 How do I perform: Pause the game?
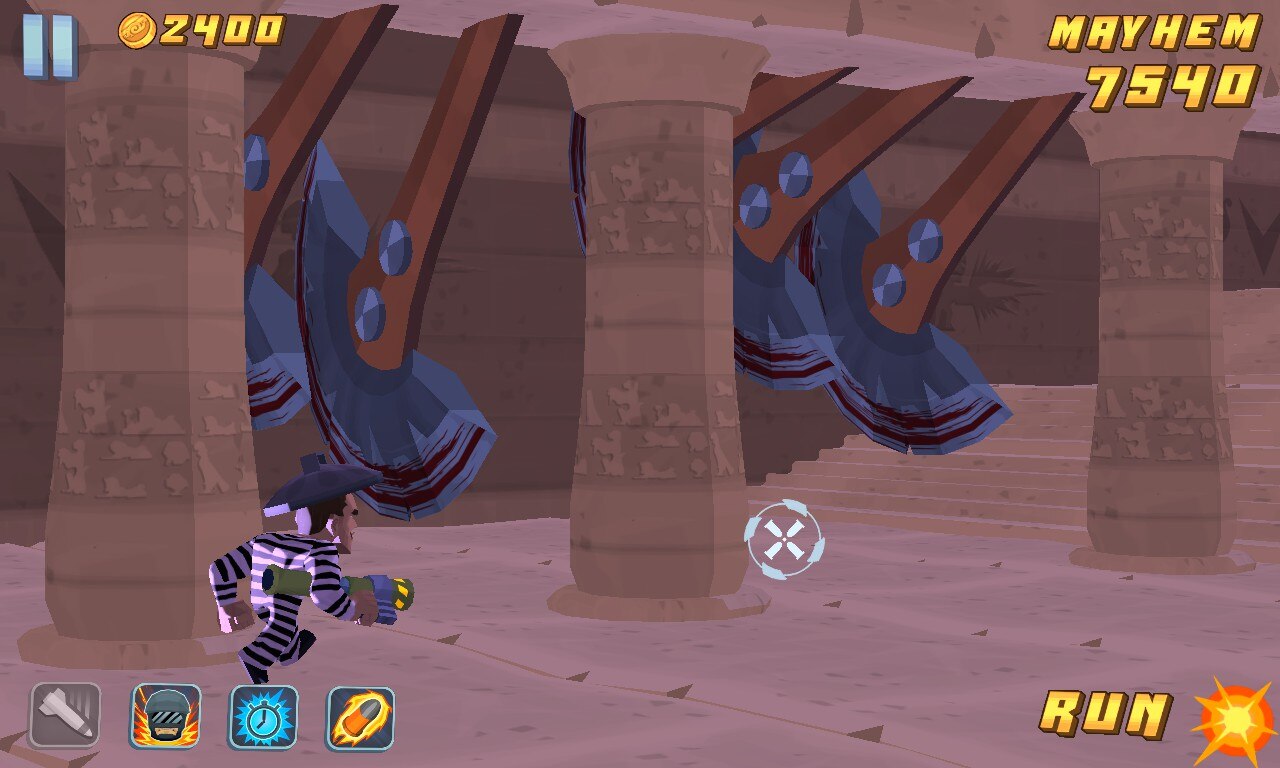tap(49, 46)
